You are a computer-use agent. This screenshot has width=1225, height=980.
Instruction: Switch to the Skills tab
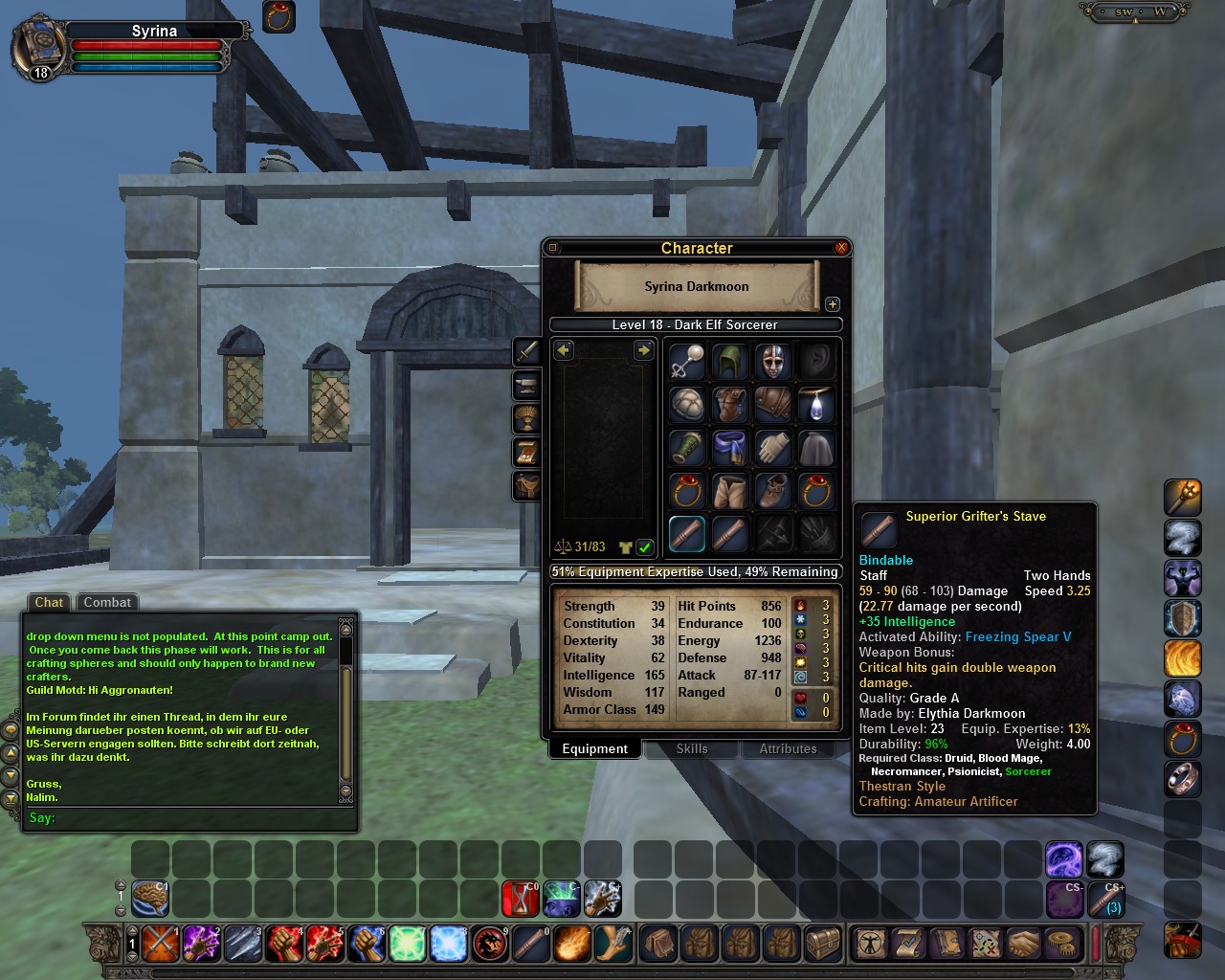tap(692, 749)
